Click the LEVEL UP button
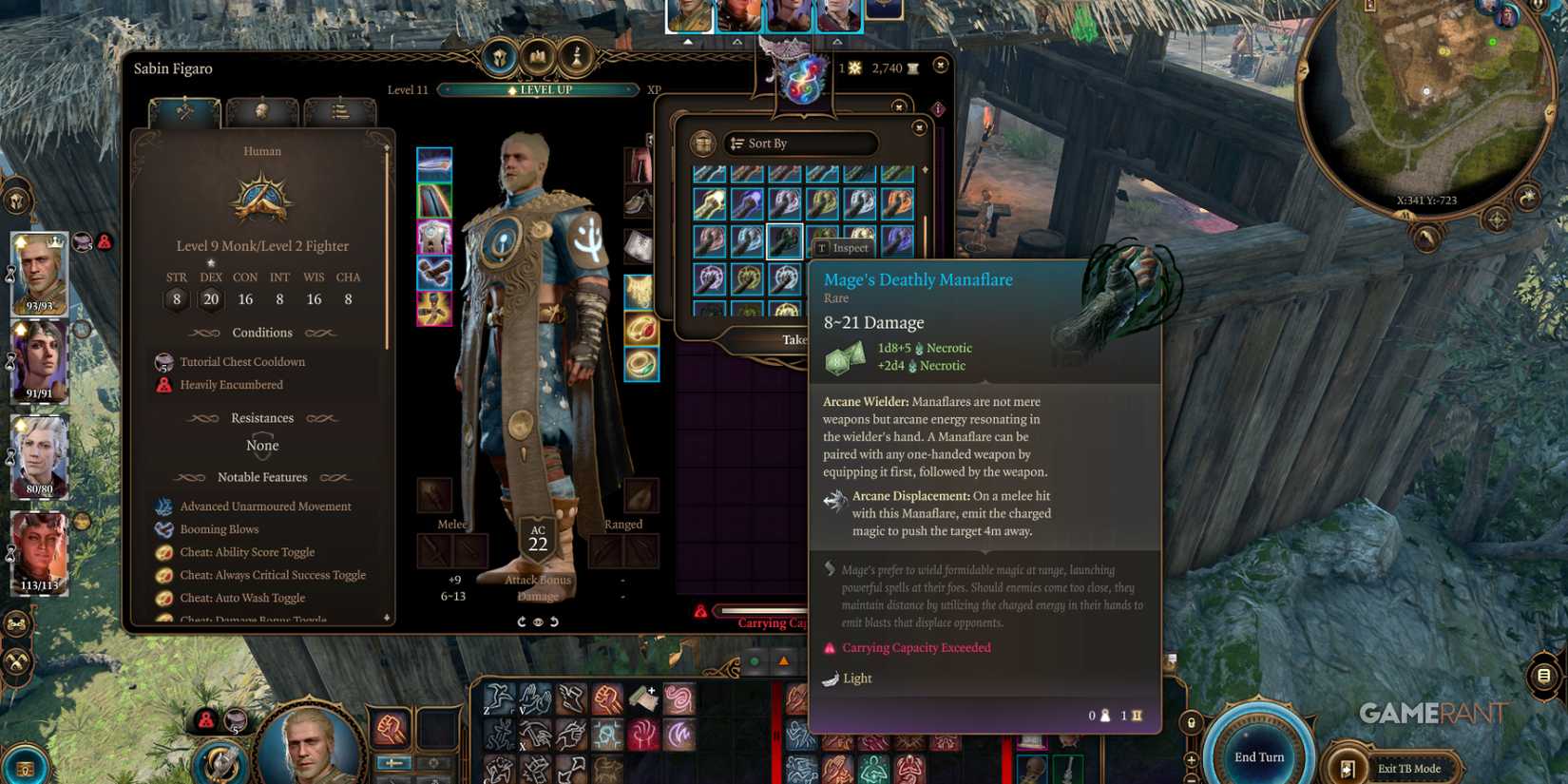Viewport: 1568px width, 784px height. pyautogui.click(x=544, y=89)
